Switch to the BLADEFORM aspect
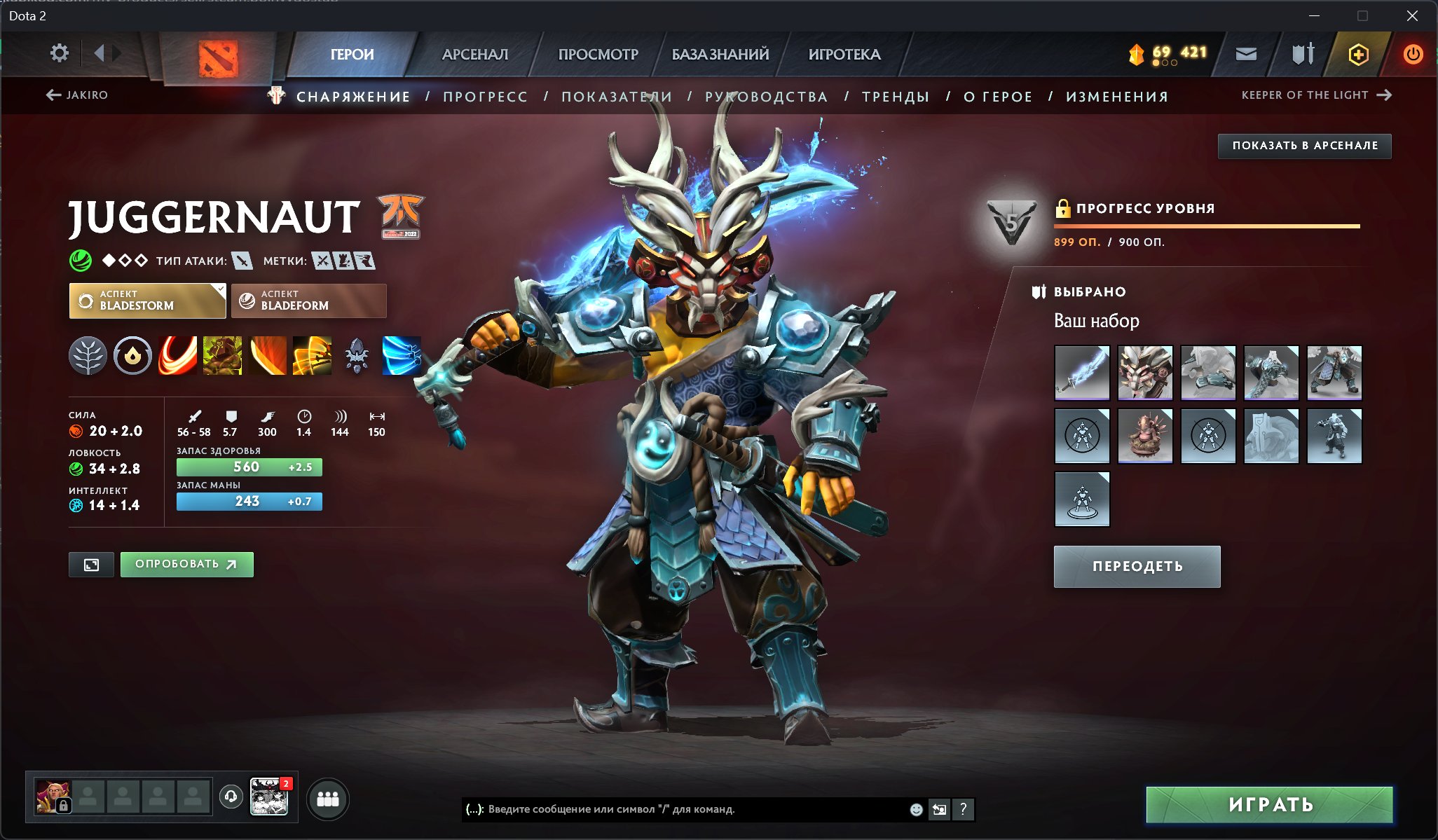The image size is (1438, 840). click(308, 301)
